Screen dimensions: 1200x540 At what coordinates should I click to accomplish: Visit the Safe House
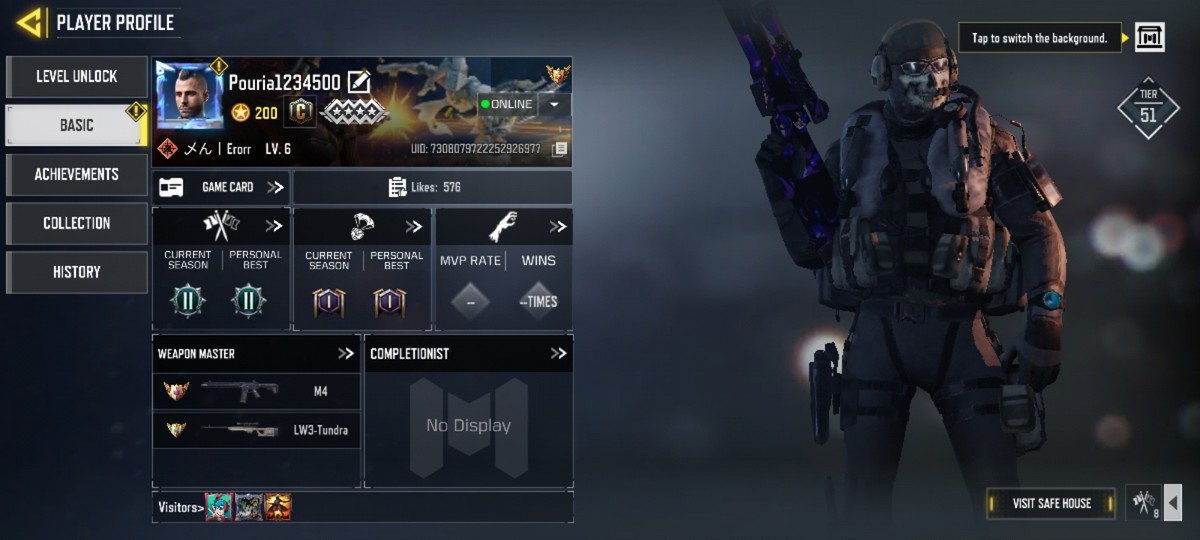[1051, 503]
